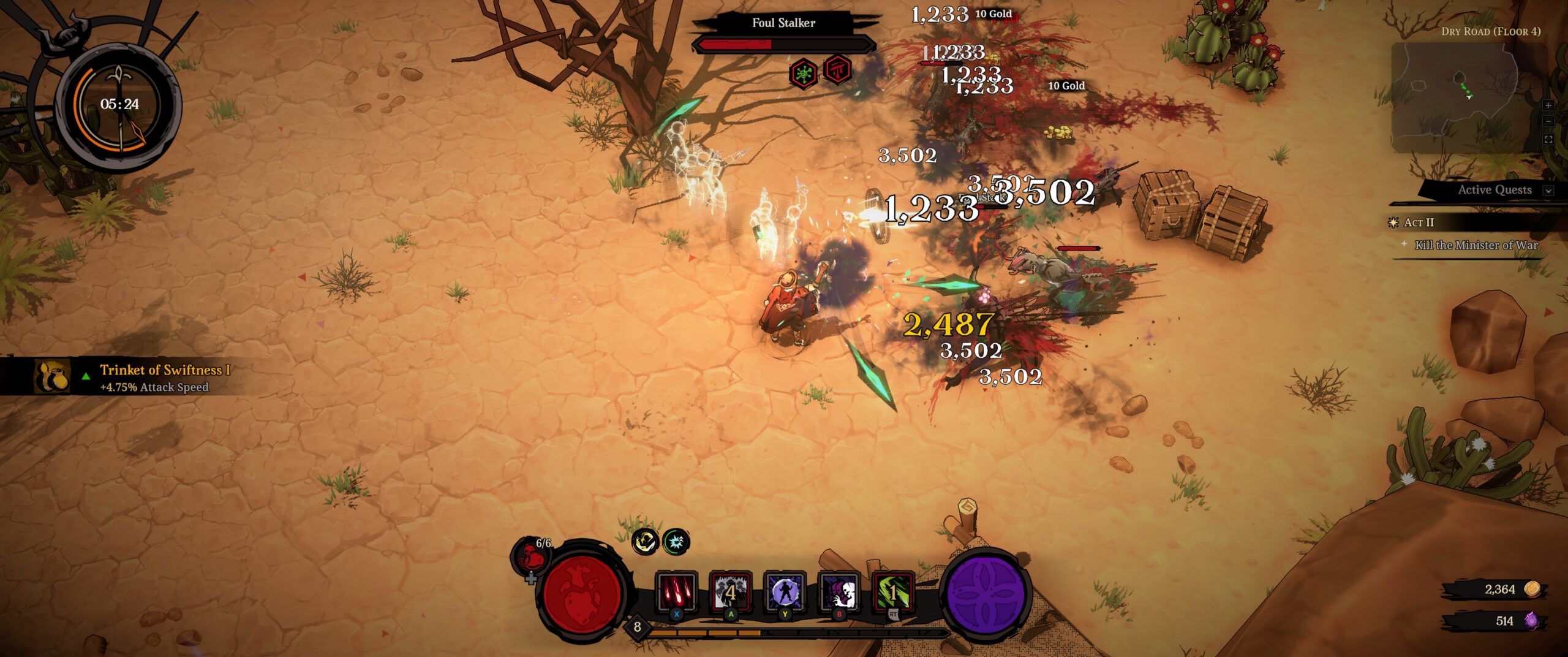The height and width of the screenshot is (657, 1568).
Task: Select the Kill the Minister of War objective
Action: [1476, 245]
